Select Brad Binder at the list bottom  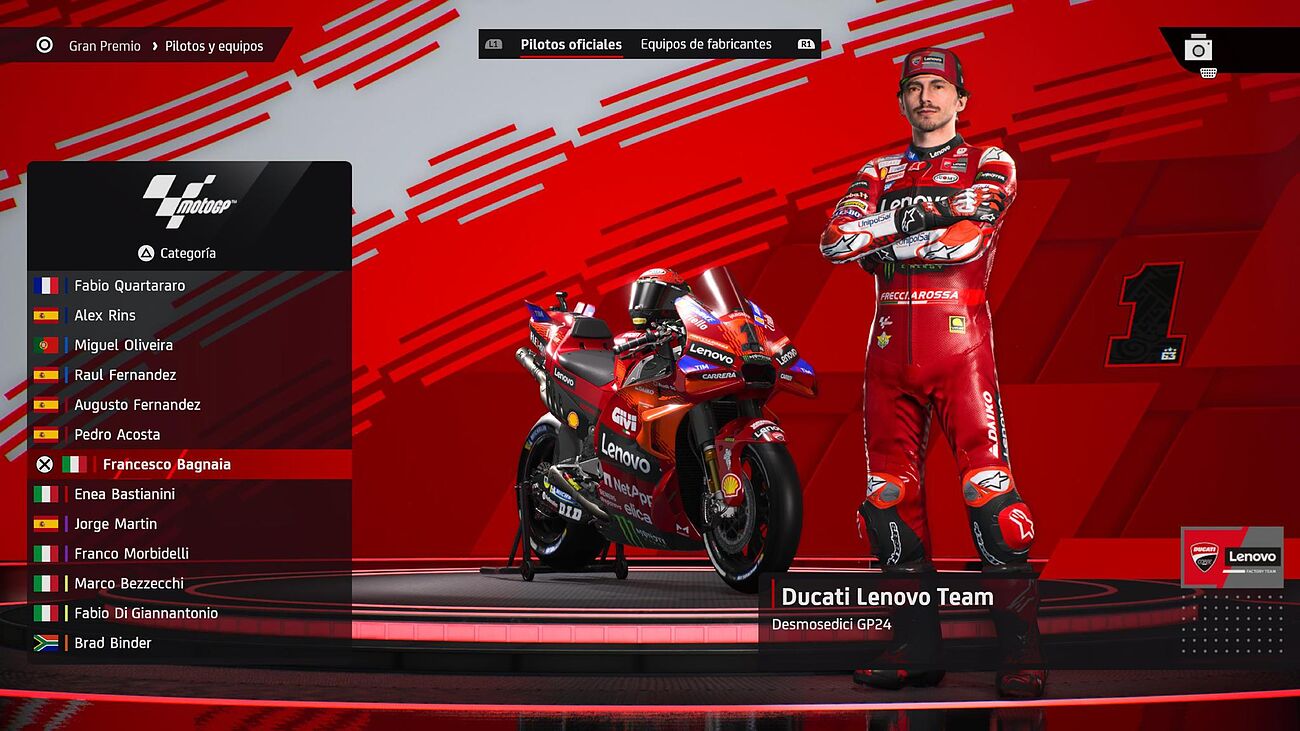click(113, 643)
